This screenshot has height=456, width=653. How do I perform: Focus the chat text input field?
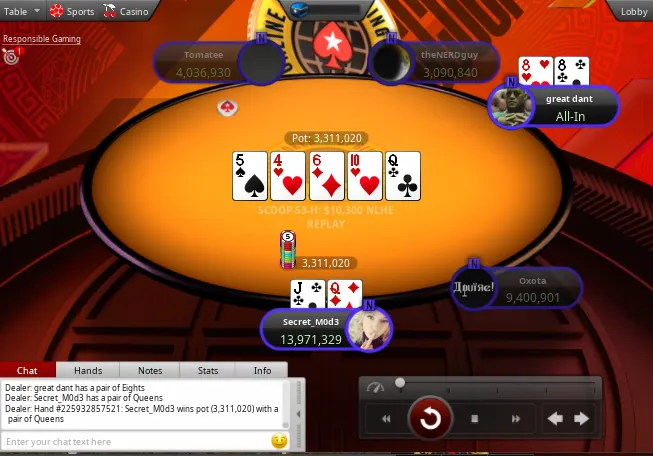[135, 441]
